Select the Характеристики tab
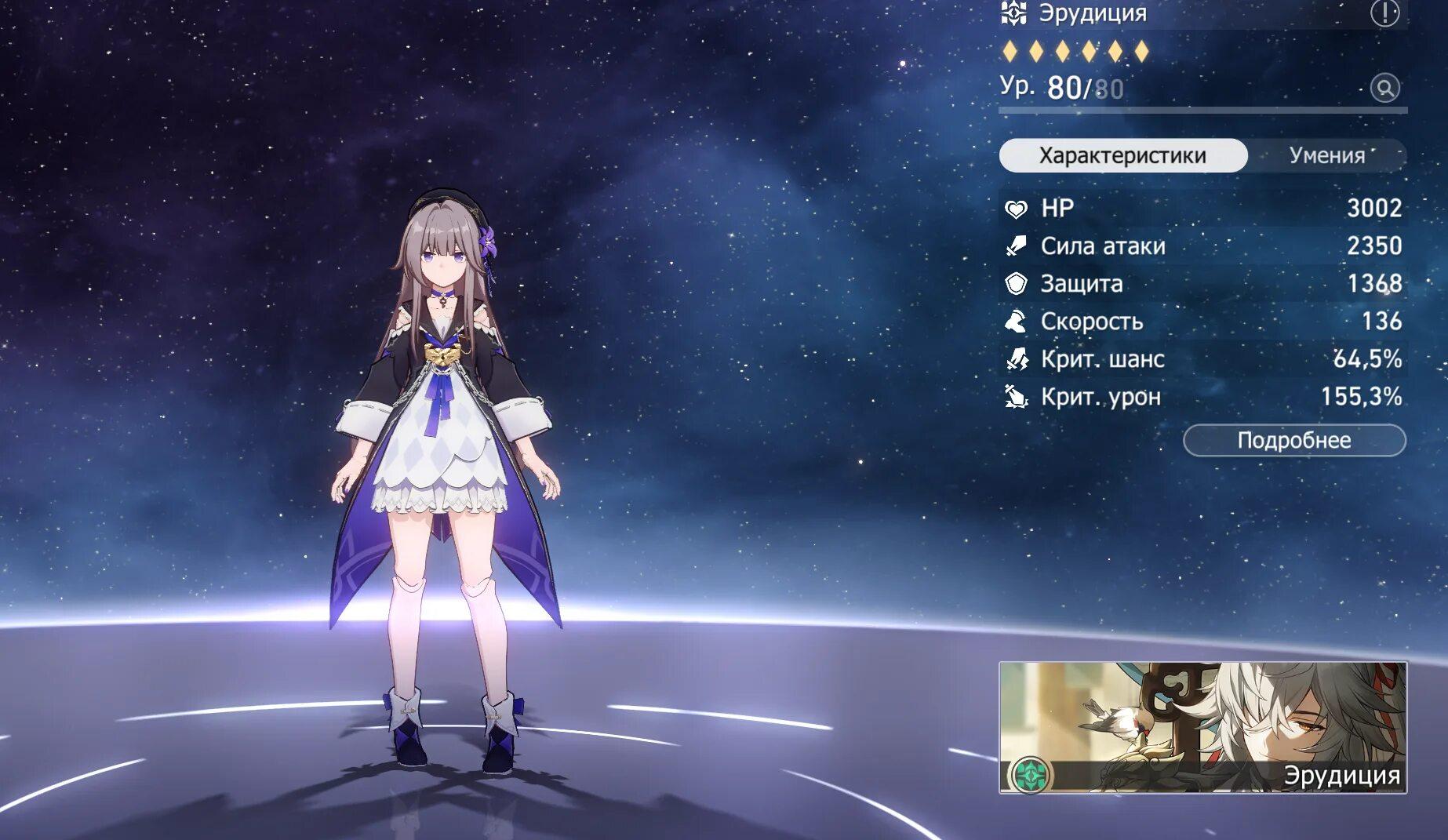Viewport: 1448px width, 840px height. tap(1122, 155)
